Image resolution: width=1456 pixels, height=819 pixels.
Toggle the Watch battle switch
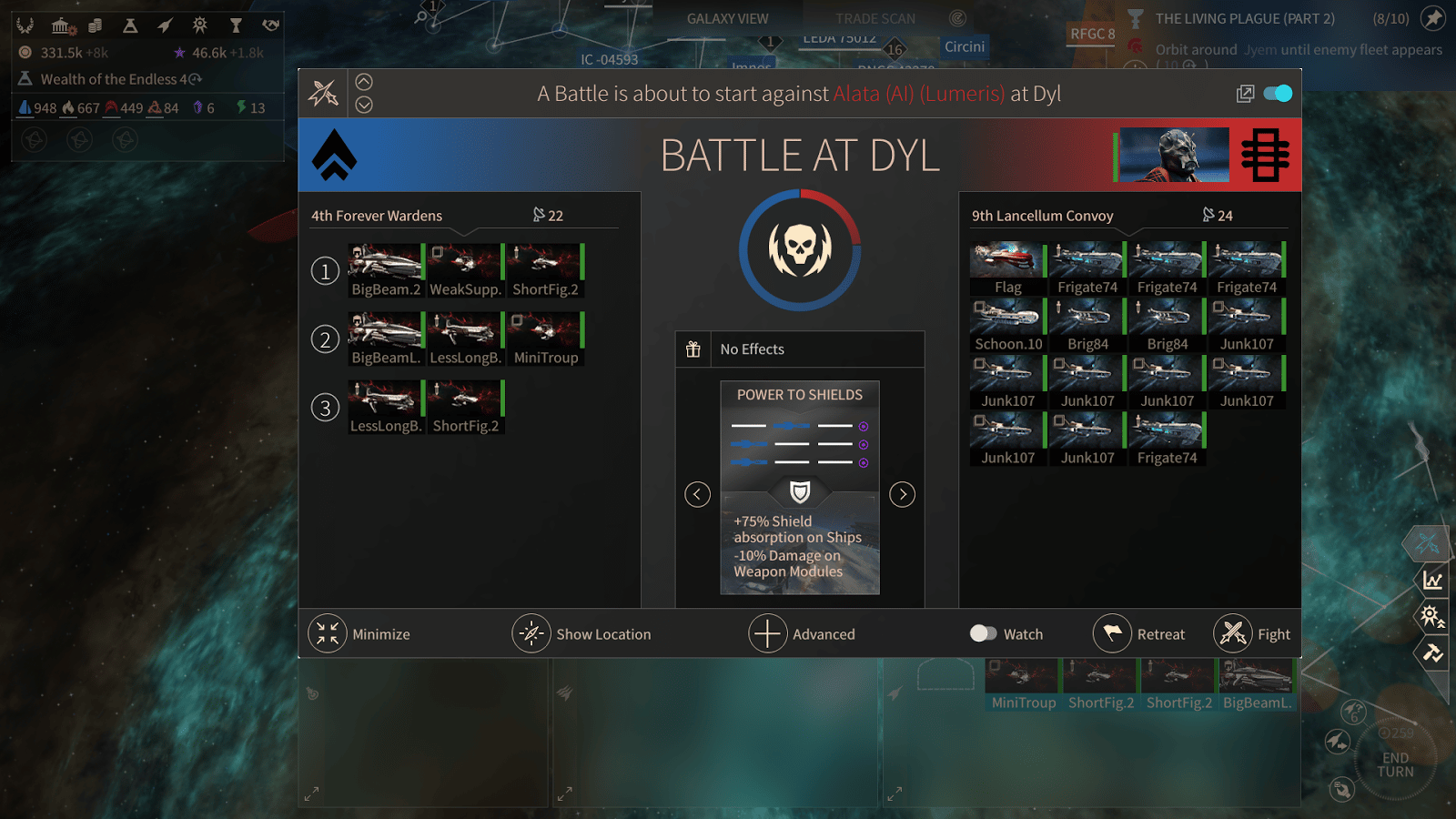tap(984, 633)
